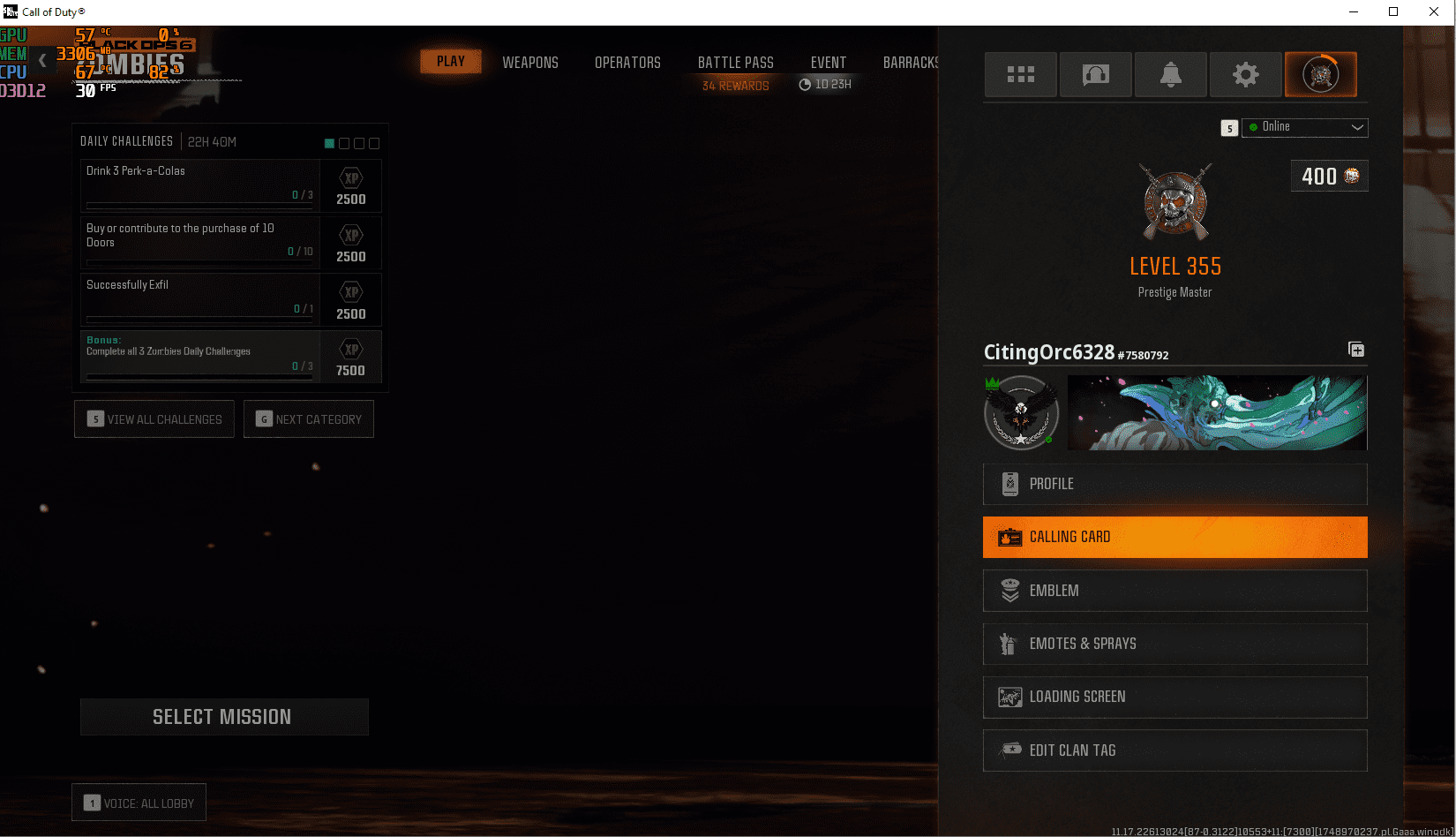Screen dimensions: 1456x837
Task: Select the last challenge category indicator square
Action: pyautogui.click(x=374, y=142)
